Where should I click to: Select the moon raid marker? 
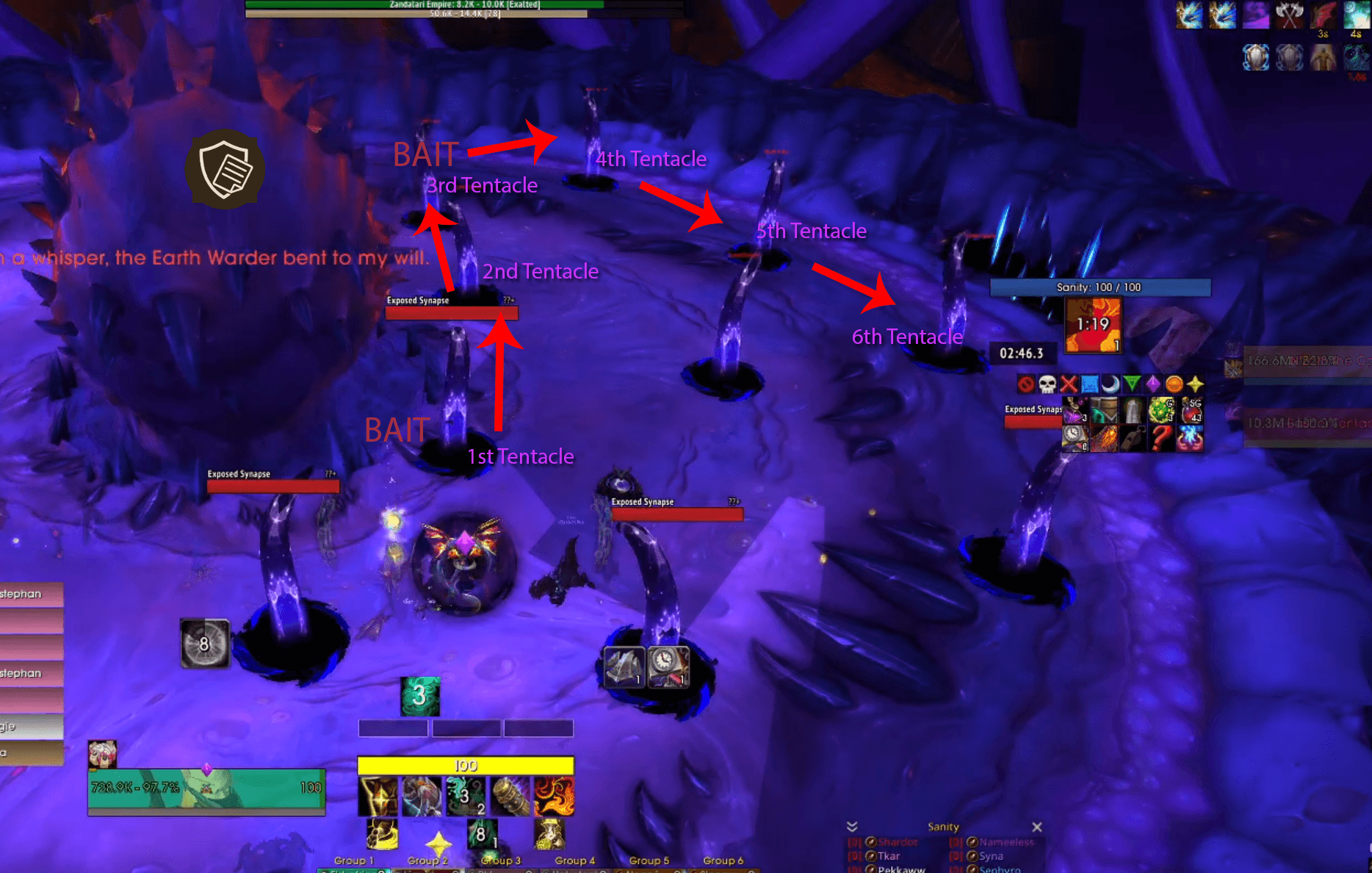pos(1111,384)
